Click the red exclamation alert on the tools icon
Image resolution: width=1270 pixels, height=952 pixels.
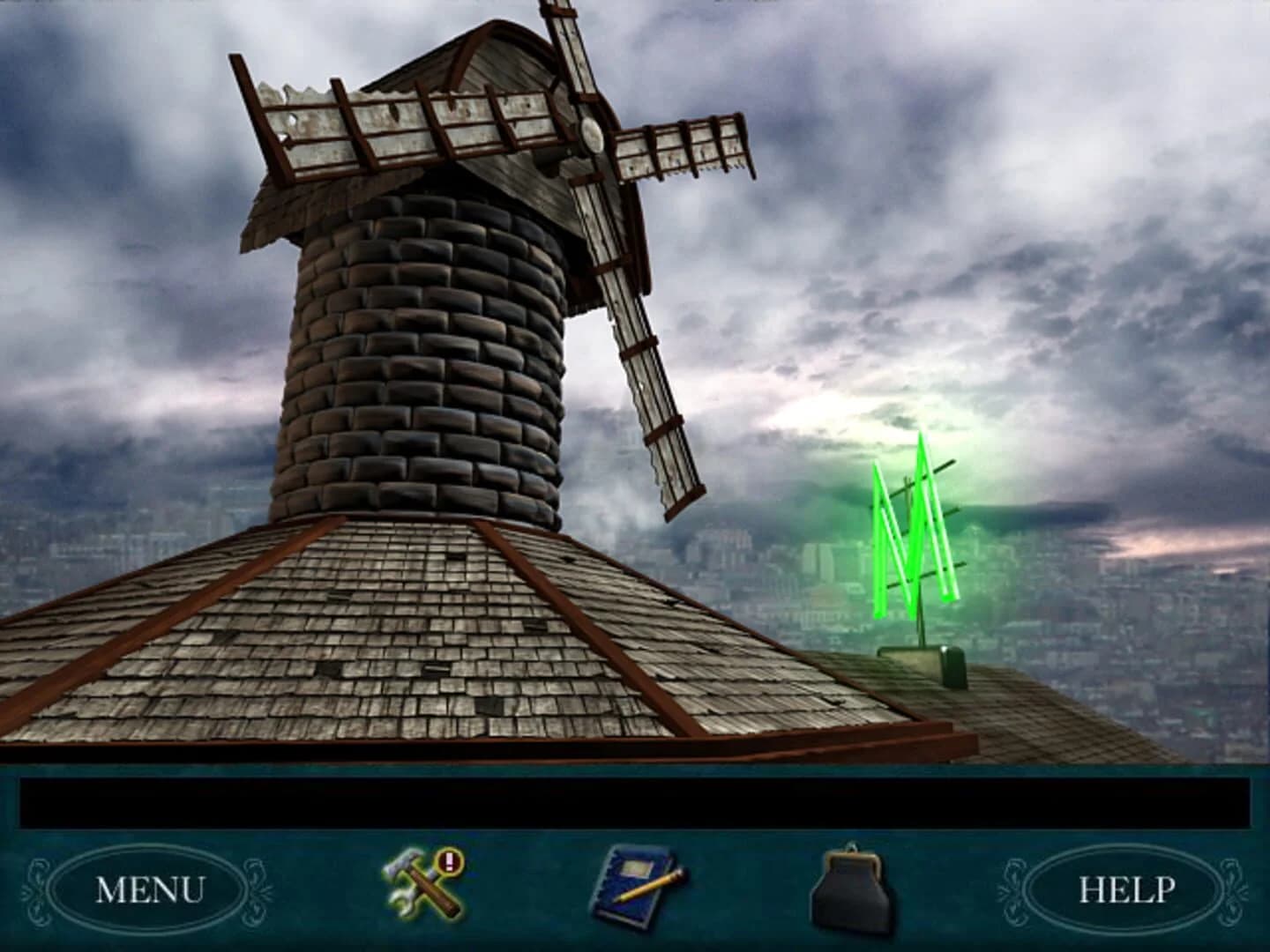click(x=448, y=861)
